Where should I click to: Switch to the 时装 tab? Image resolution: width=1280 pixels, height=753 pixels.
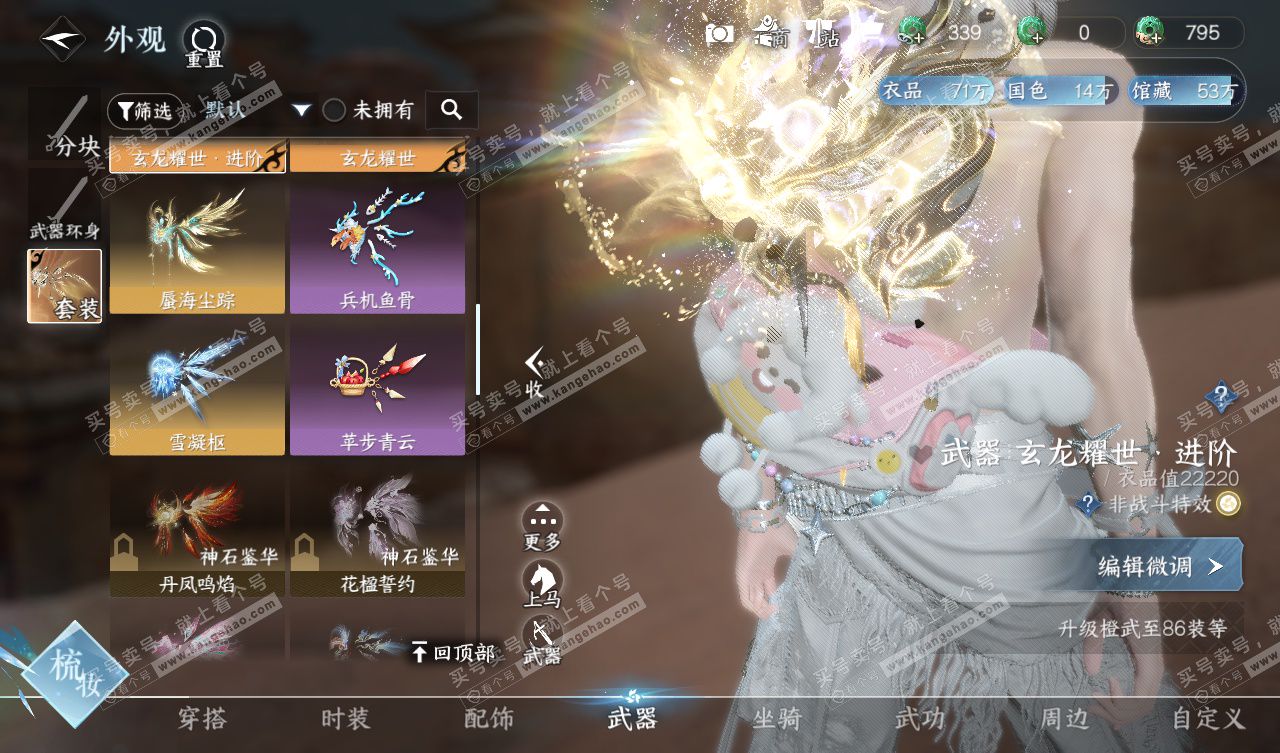point(345,718)
